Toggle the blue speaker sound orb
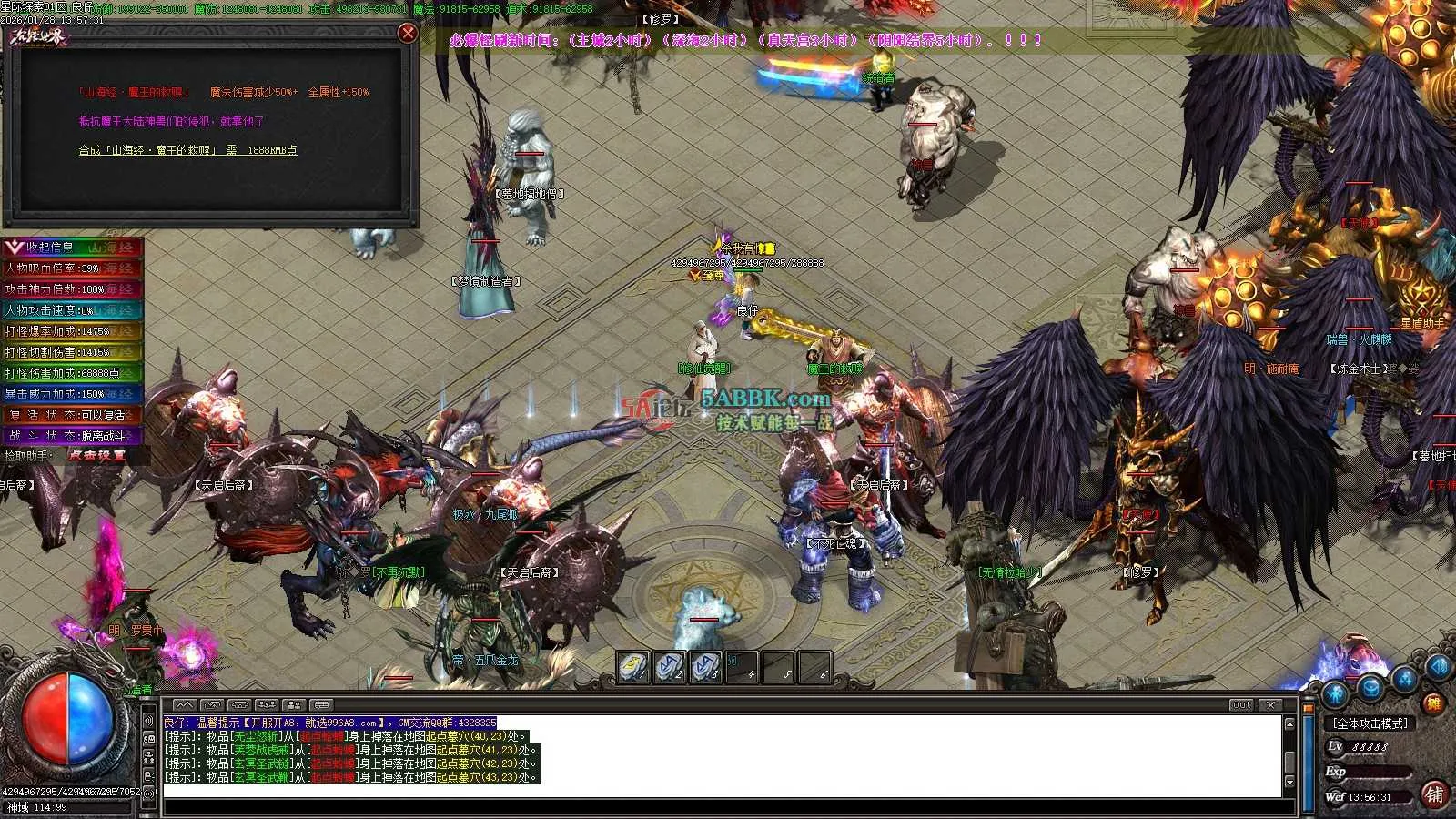1456x819 pixels. tap(1440, 667)
